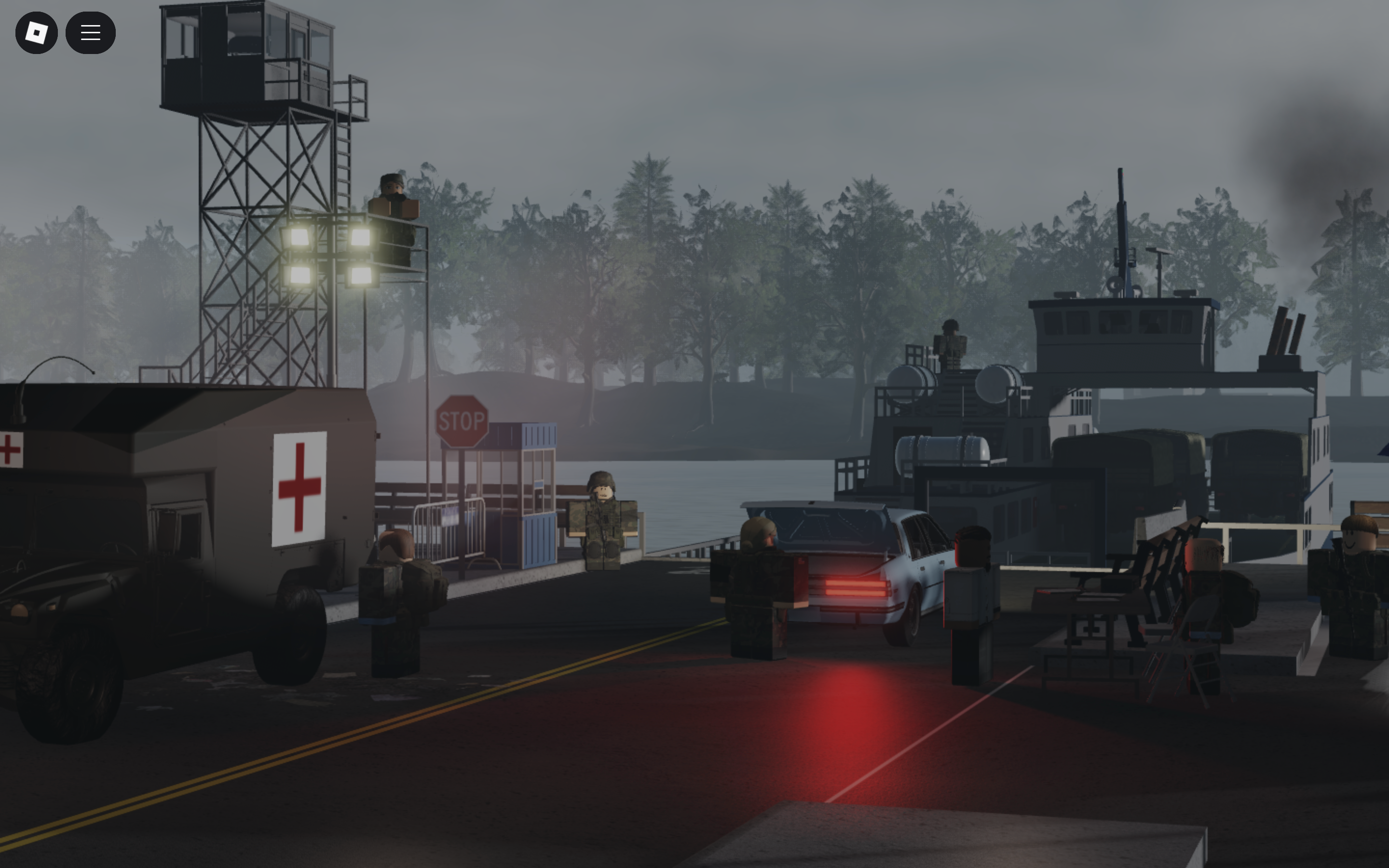Screen dimensions: 1389x868
Task: Open the hamburger menu button
Action: tap(90, 33)
